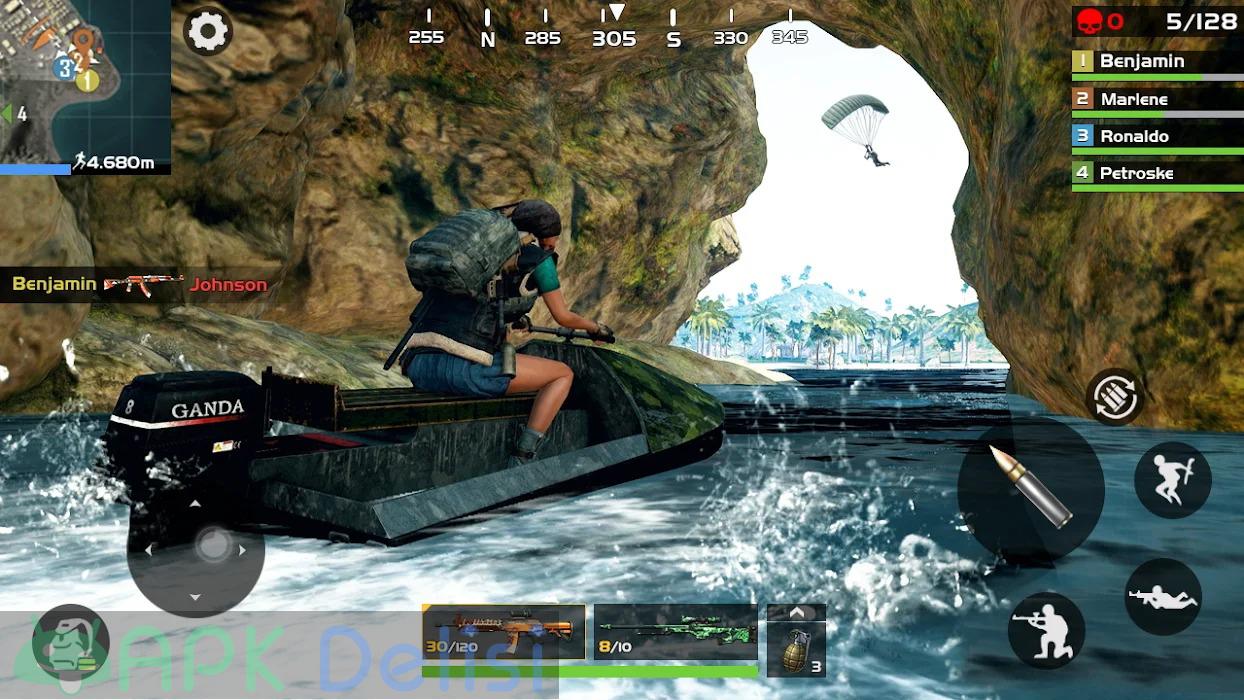Image resolution: width=1244 pixels, height=700 pixels.
Task: Expand the grenade options arrow
Action: [796, 612]
